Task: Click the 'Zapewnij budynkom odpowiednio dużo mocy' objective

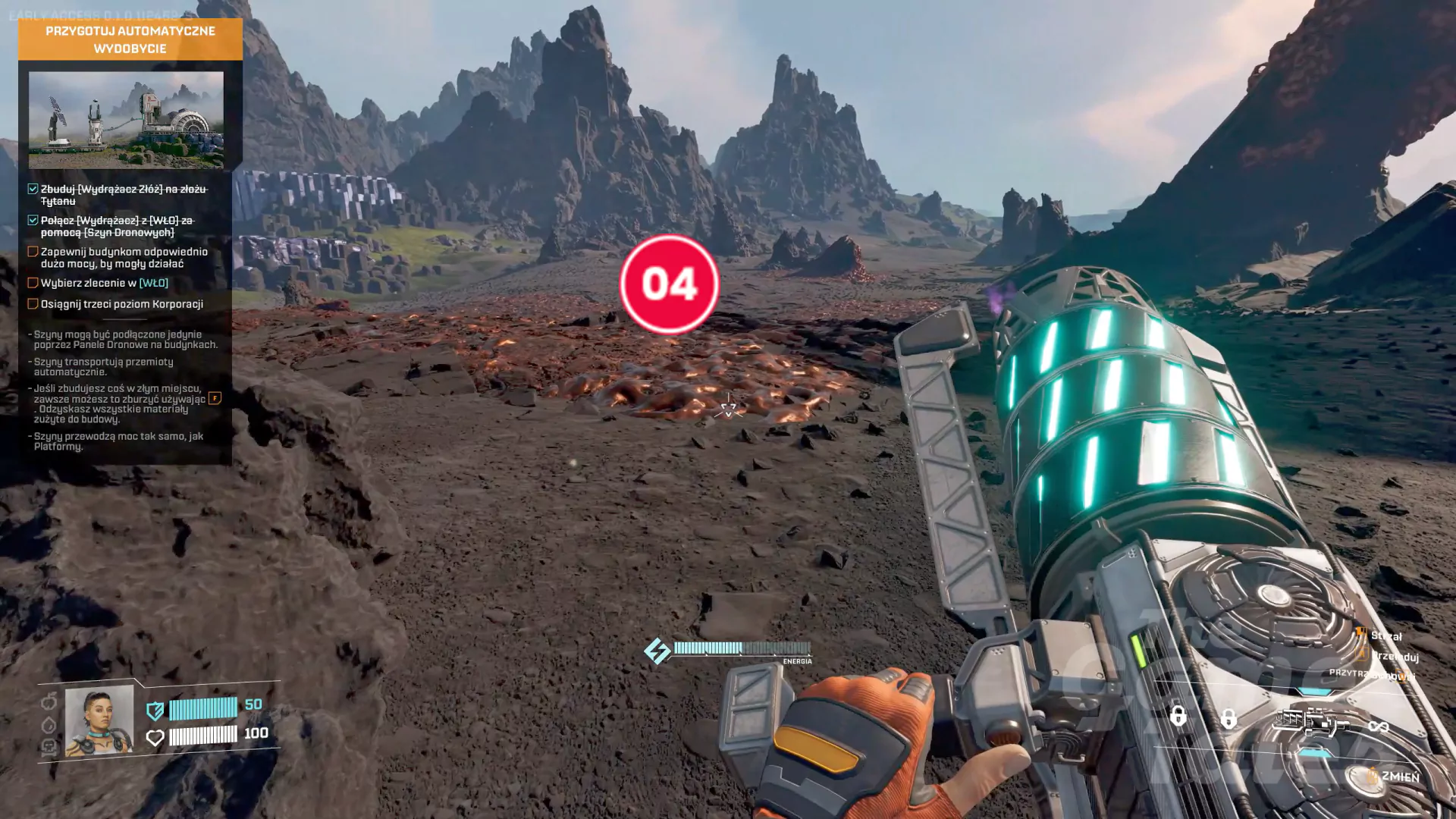Action: tap(124, 258)
